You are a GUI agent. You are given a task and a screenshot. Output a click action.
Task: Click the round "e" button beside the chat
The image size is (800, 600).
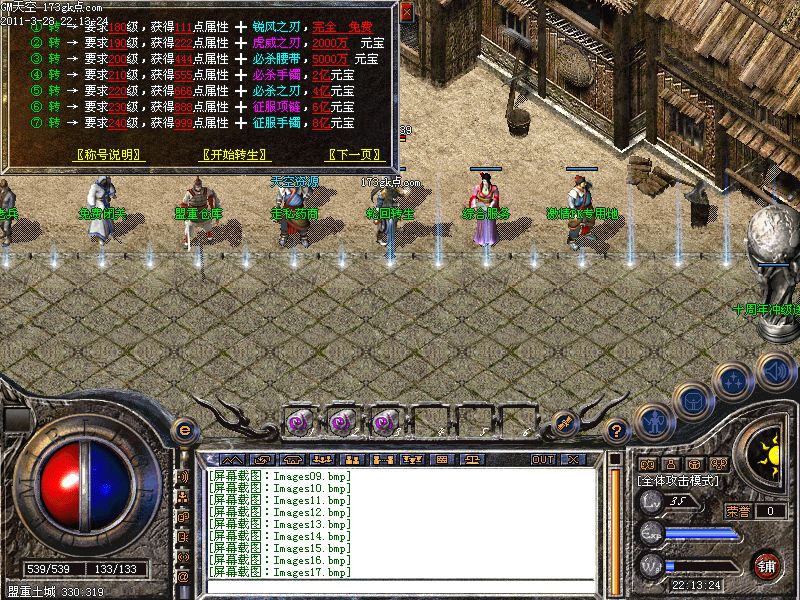183,431
